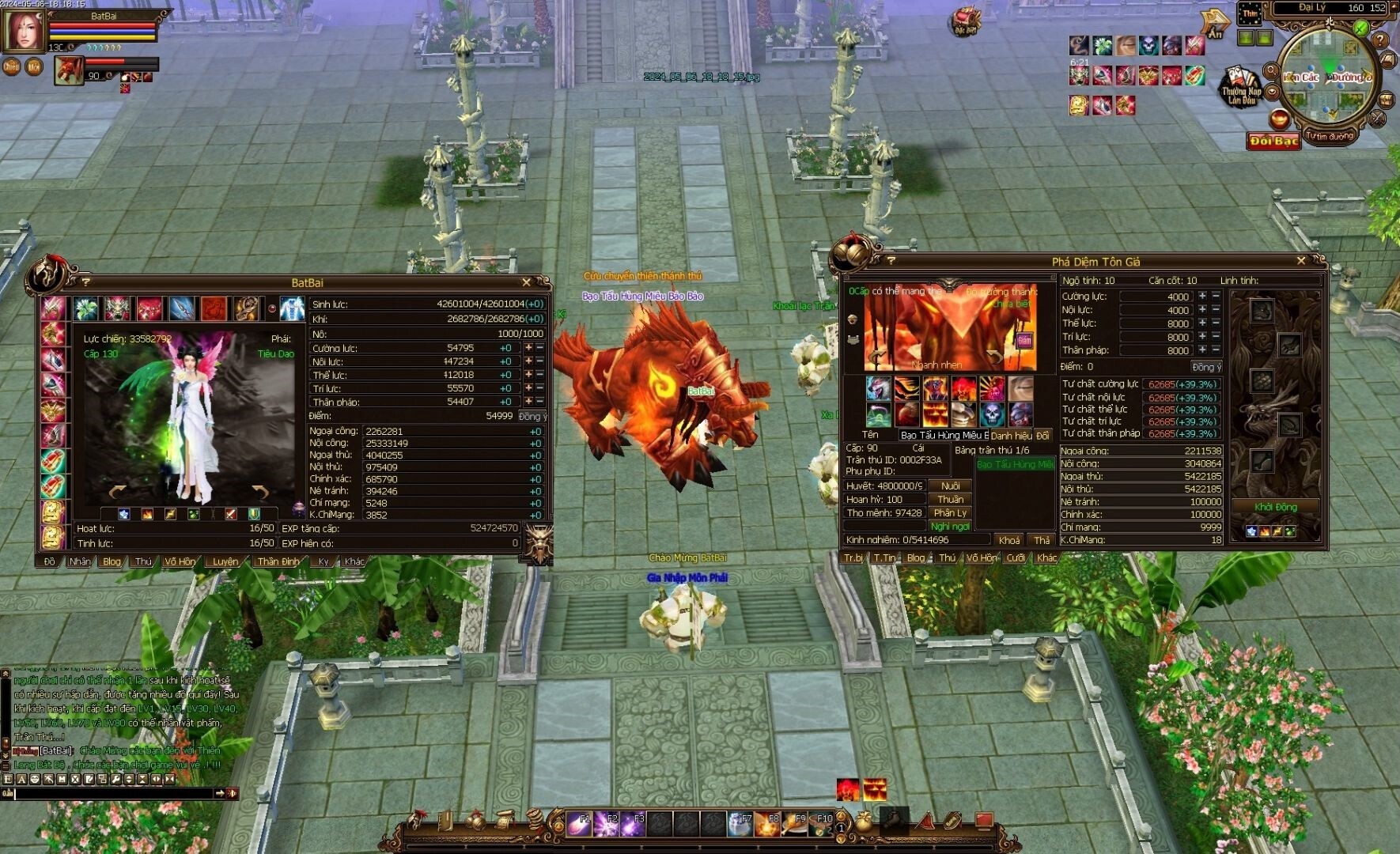Click the circular minimap
The height and width of the screenshot is (854, 1400).
click(x=1329, y=75)
